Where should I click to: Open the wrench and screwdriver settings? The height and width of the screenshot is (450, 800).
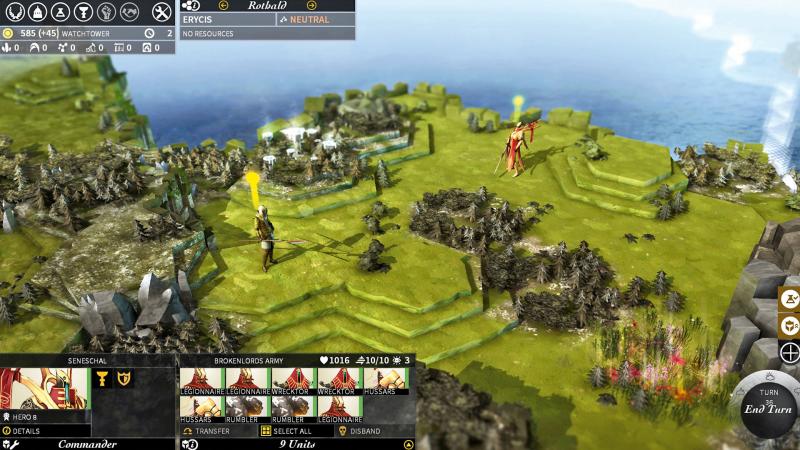(162, 12)
